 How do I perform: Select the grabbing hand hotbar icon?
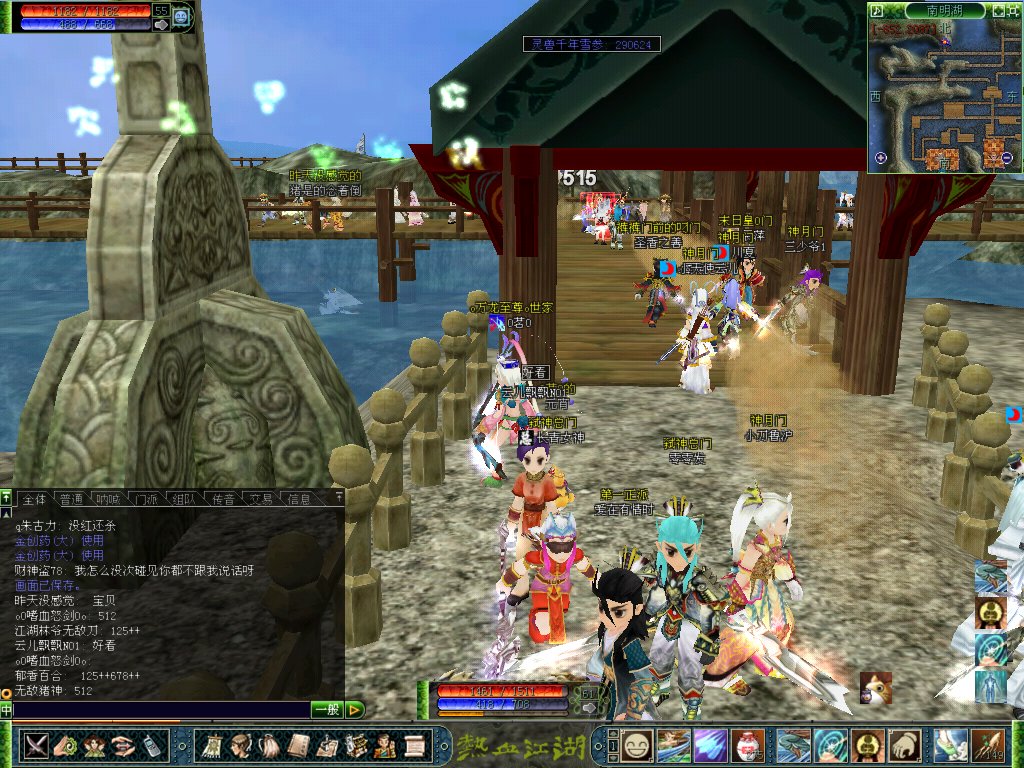pos(904,745)
